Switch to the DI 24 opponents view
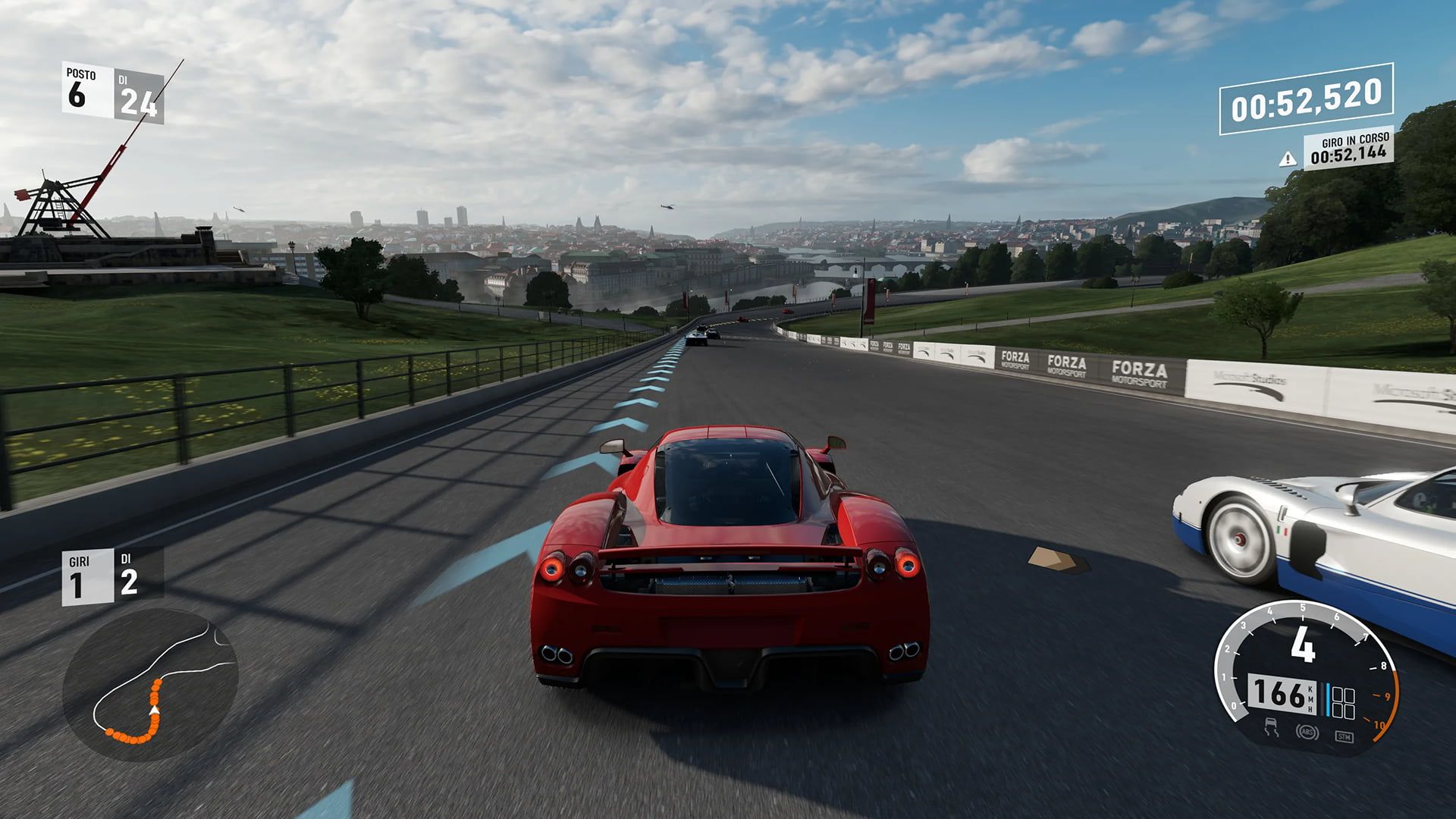Viewport: 1456px width, 819px height. tap(140, 93)
